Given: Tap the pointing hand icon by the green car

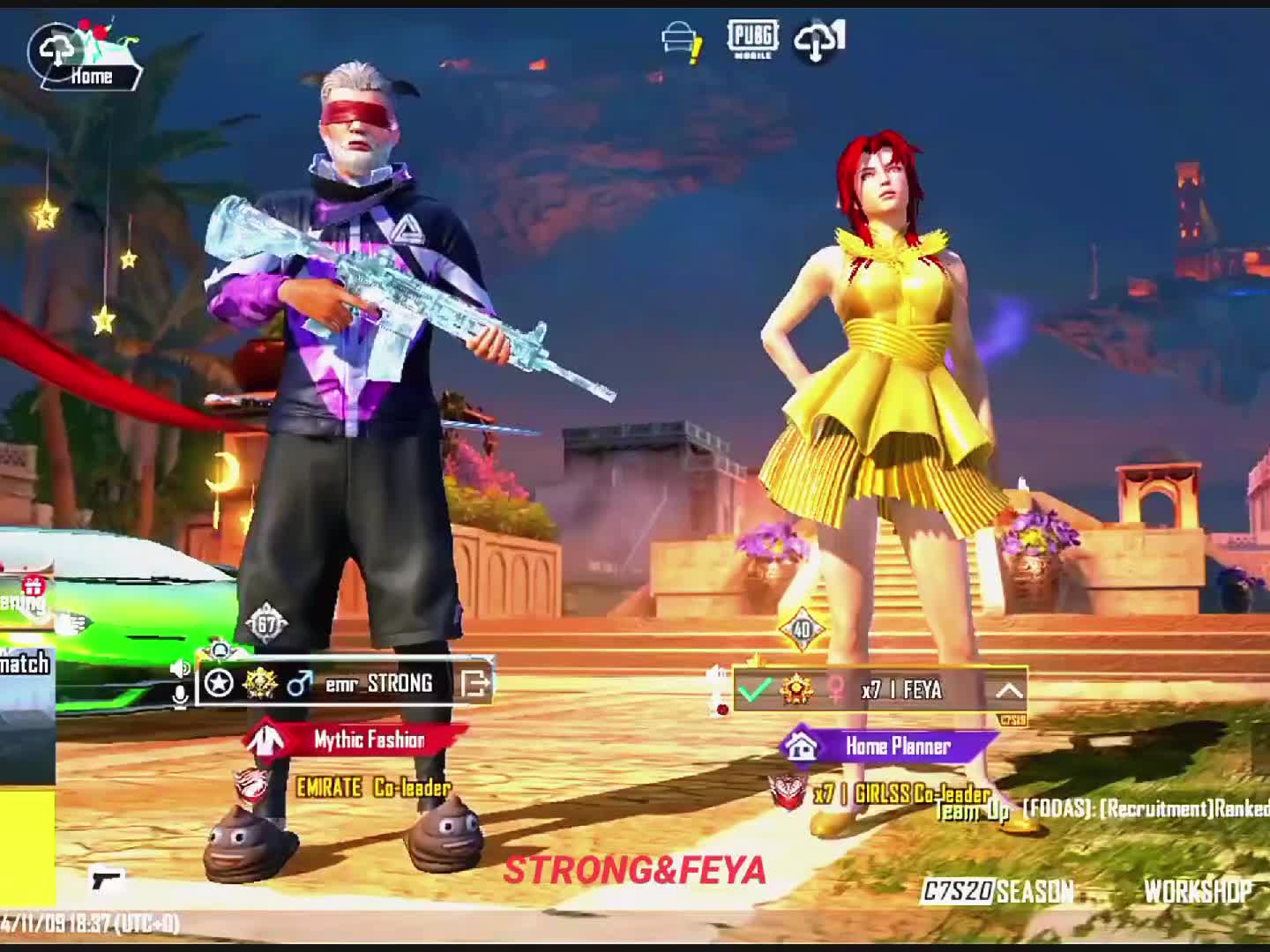Looking at the screenshot, I should (x=72, y=623).
